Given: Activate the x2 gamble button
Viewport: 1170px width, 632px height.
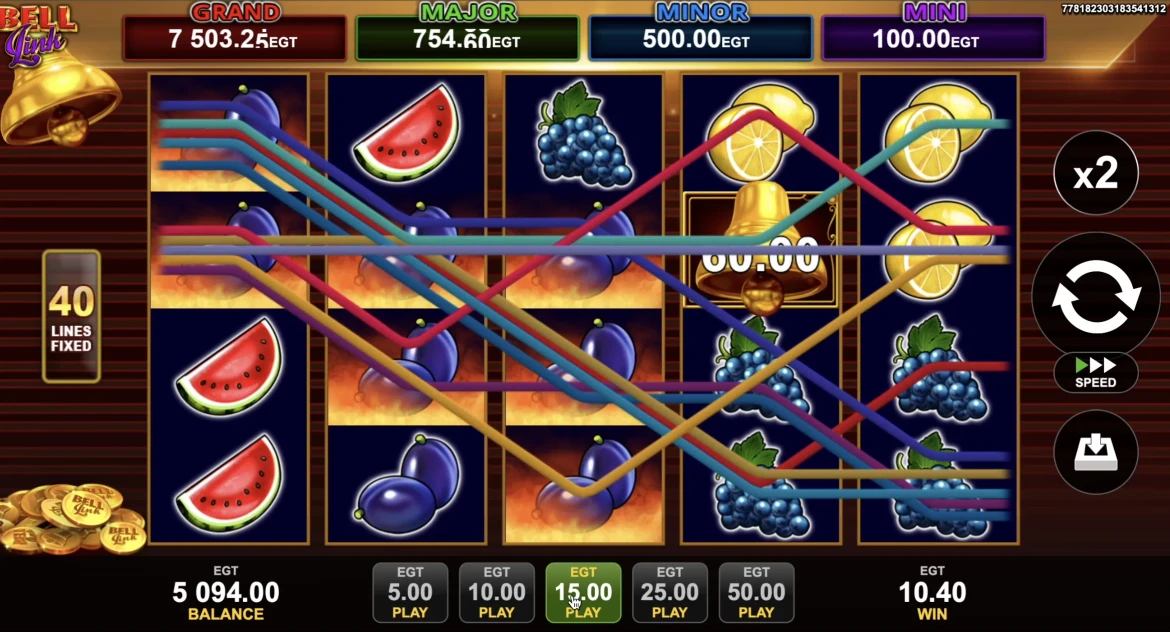Looking at the screenshot, I should 1095,173.
